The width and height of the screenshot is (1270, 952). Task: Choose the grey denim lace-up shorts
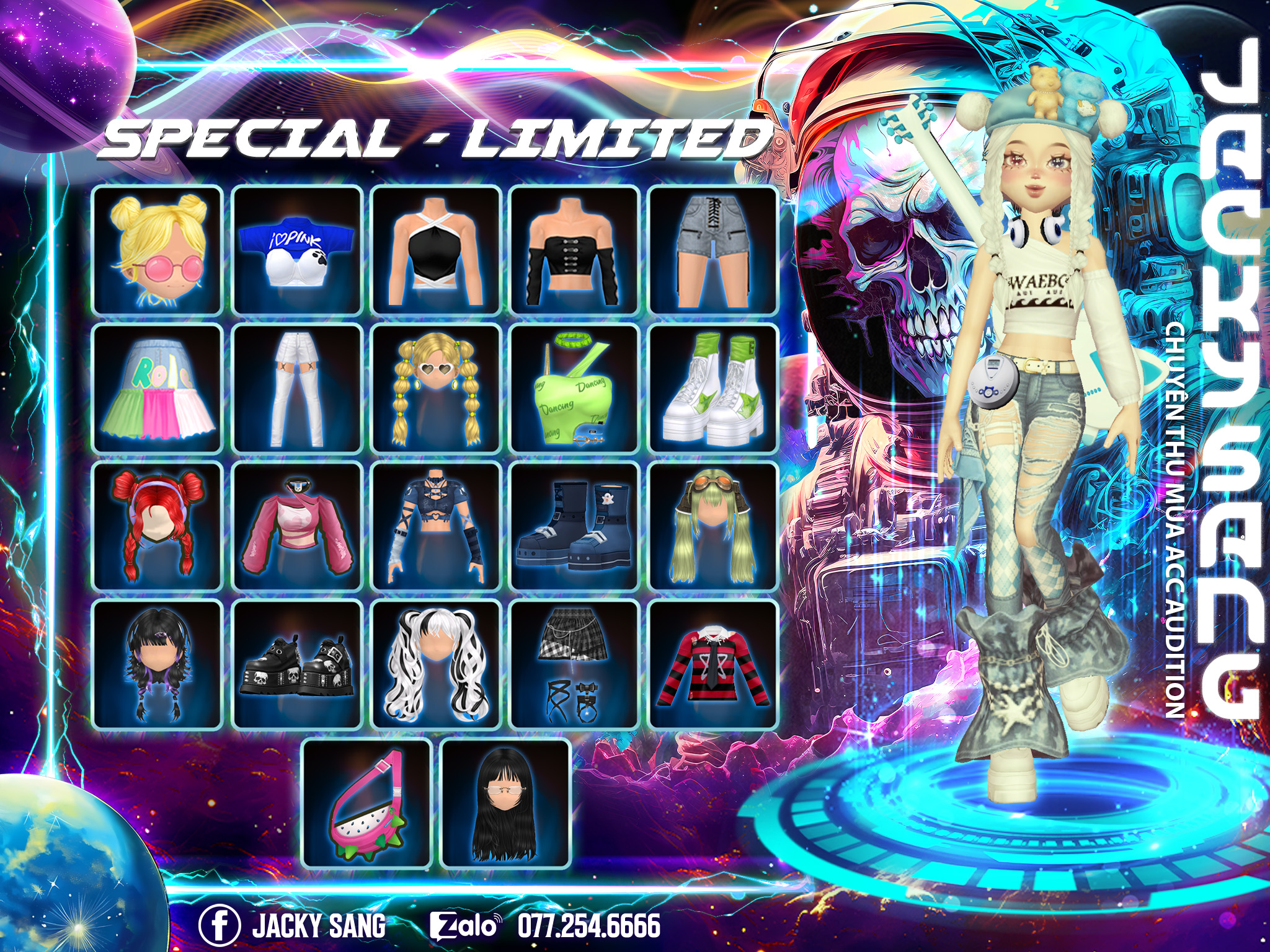point(713,250)
